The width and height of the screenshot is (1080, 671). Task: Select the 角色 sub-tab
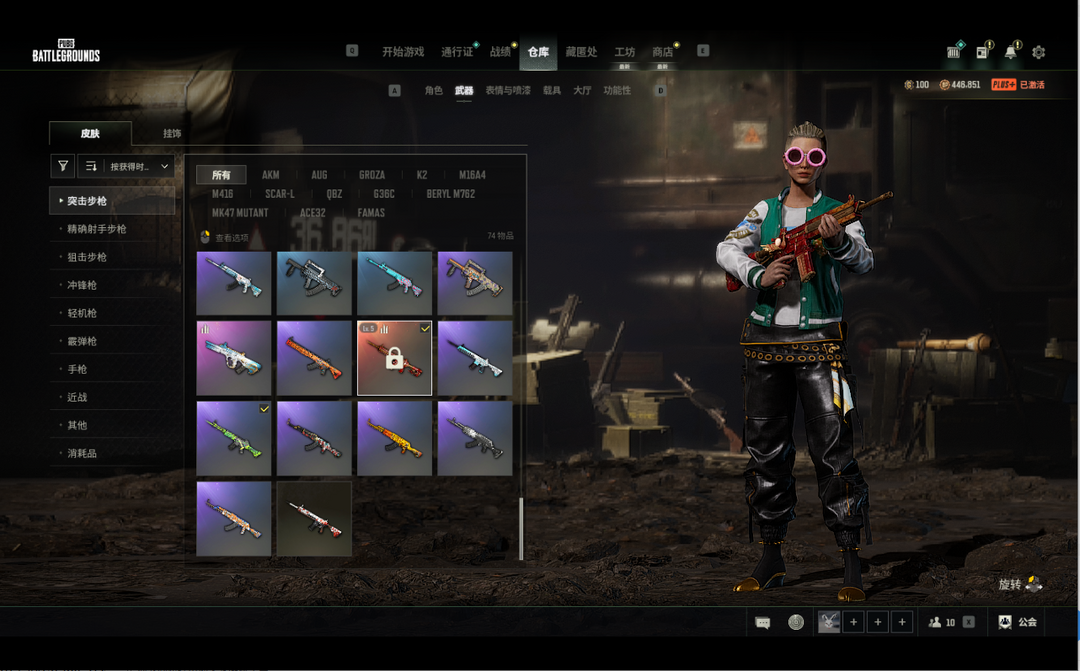433,91
